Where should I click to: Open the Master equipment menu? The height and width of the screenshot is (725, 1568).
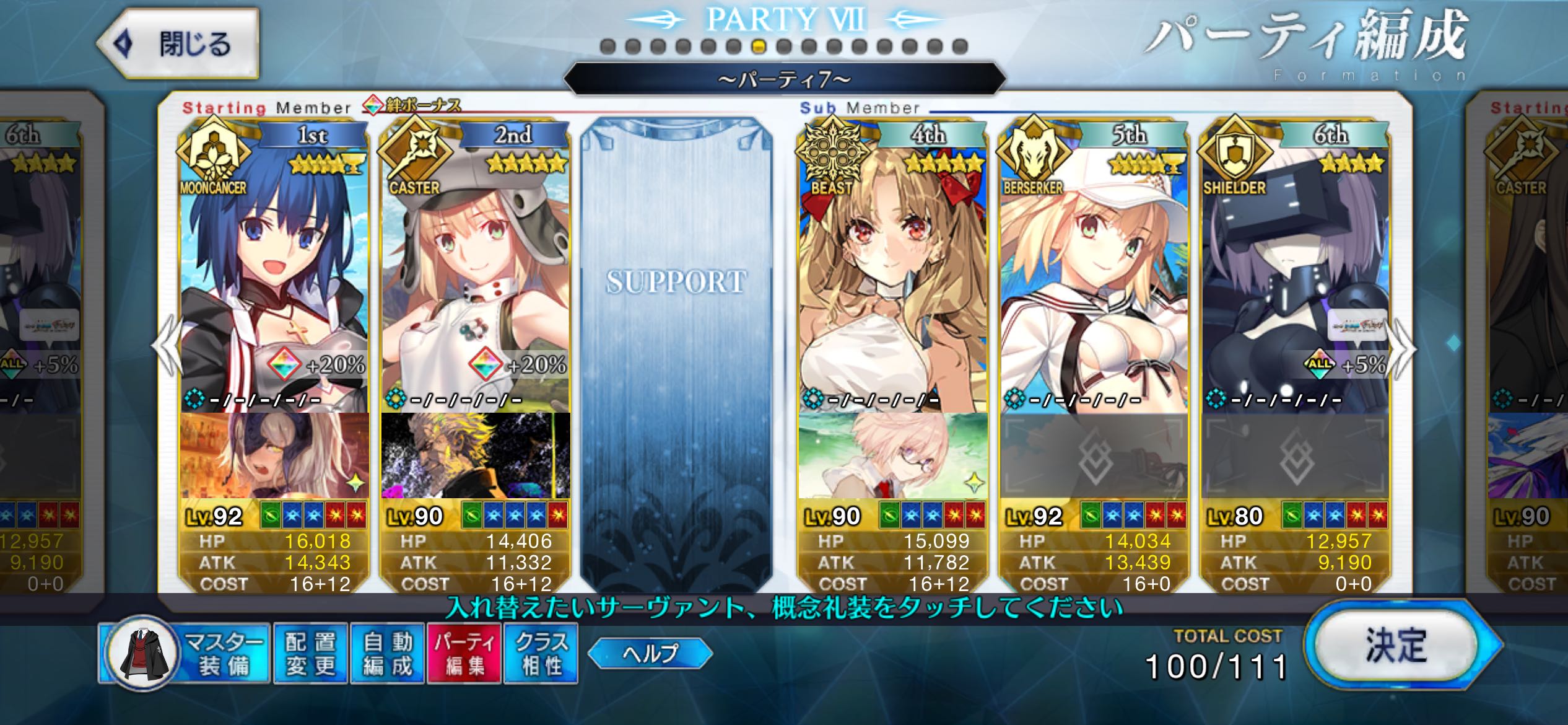pos(185,654)
